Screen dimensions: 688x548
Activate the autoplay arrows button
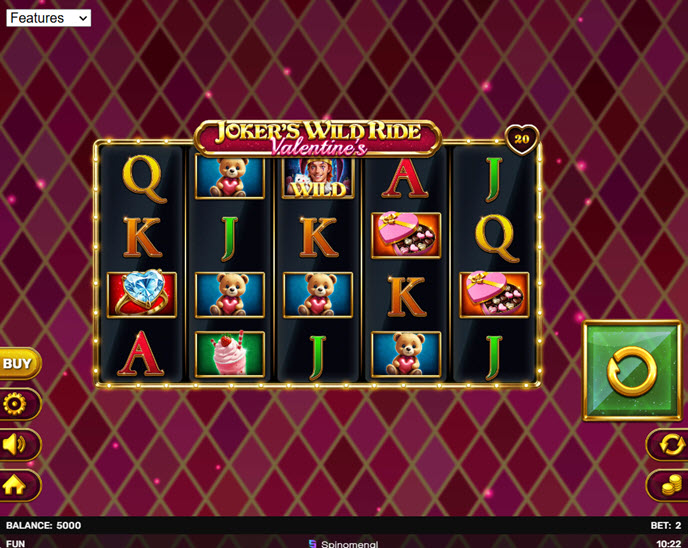[667, 444]
